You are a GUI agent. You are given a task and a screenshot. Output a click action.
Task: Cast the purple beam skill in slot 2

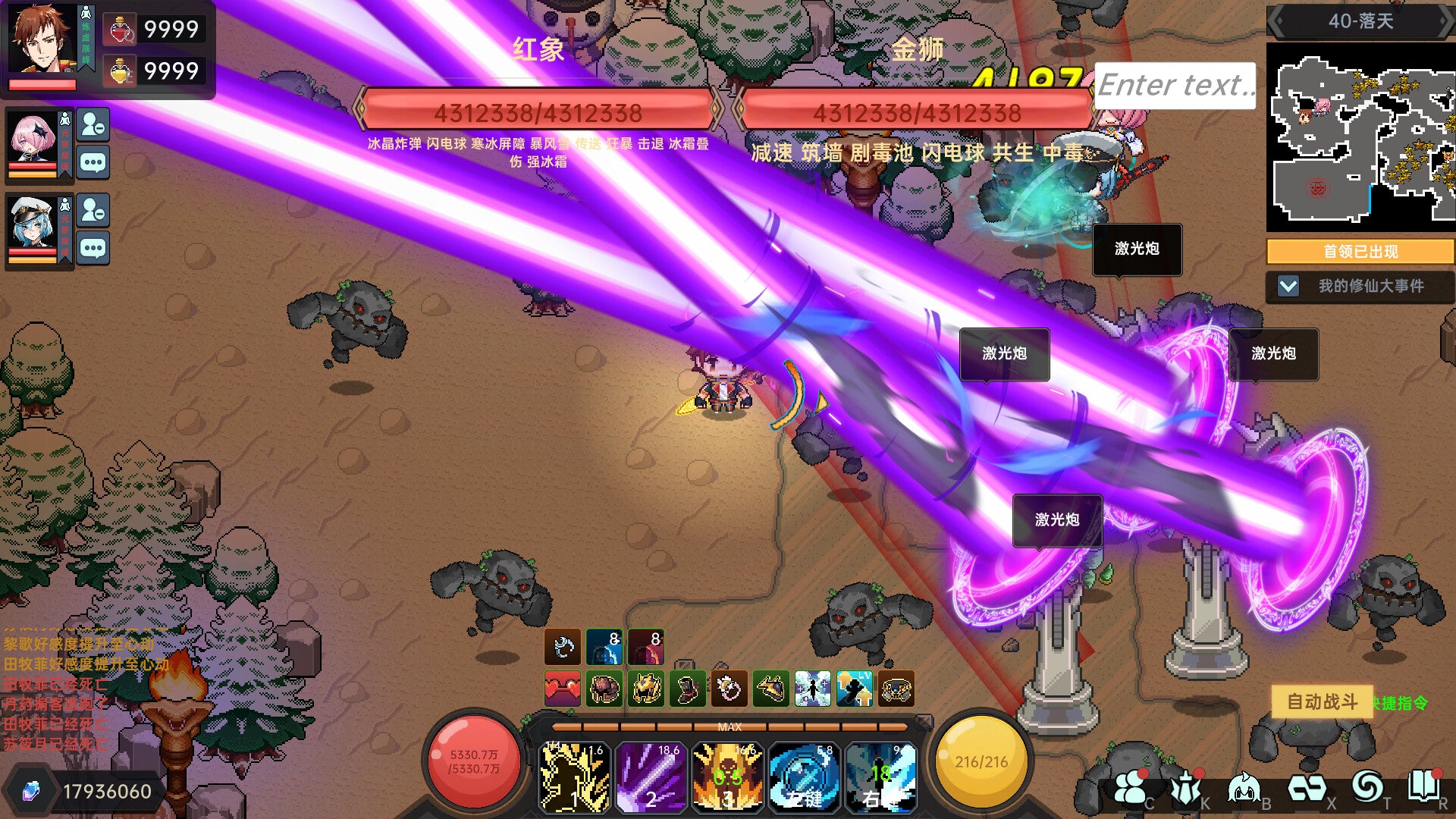click(651, 777)
